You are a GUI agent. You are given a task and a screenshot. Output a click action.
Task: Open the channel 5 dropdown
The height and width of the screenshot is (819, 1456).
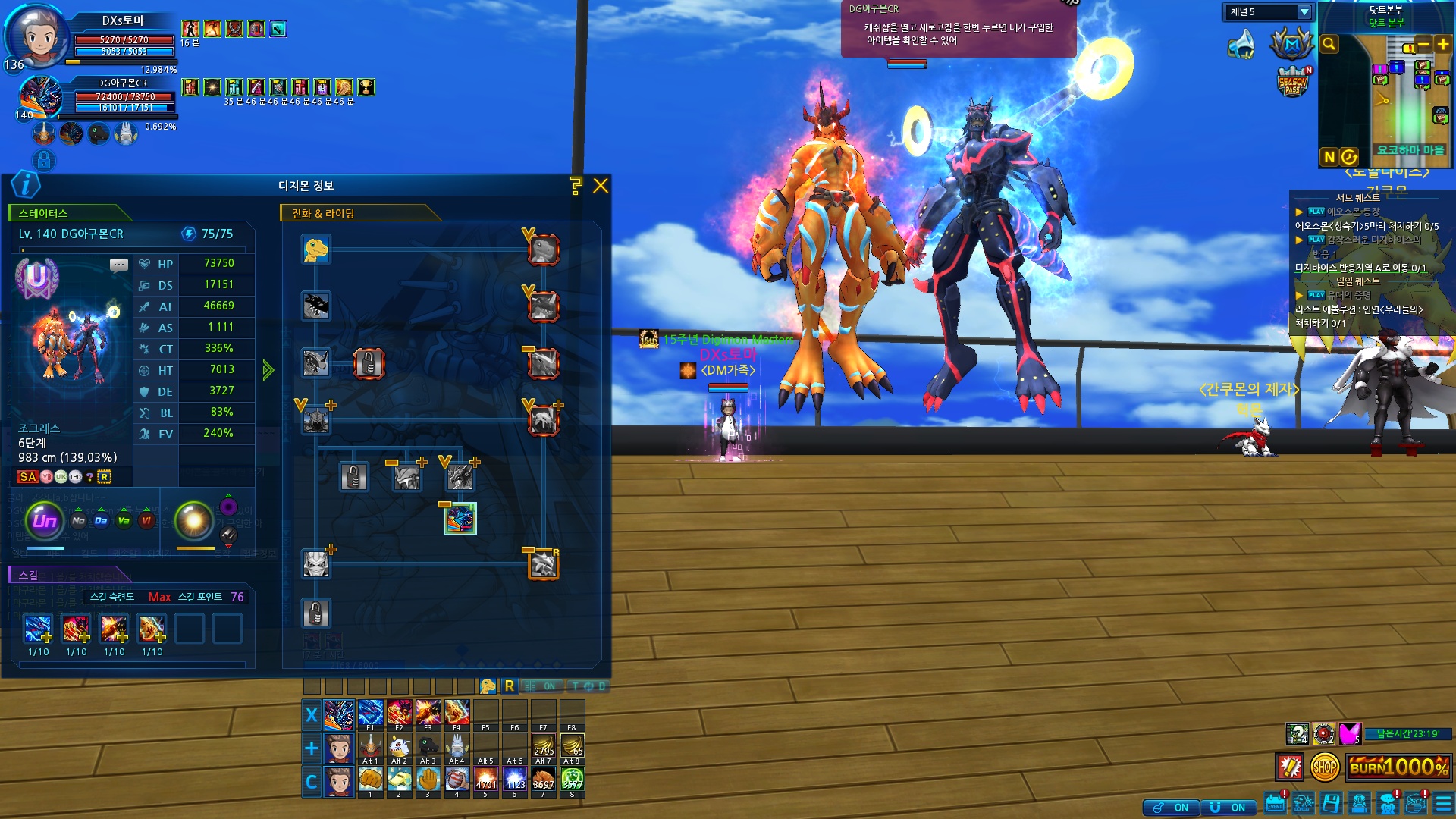tap(1304, 12)
